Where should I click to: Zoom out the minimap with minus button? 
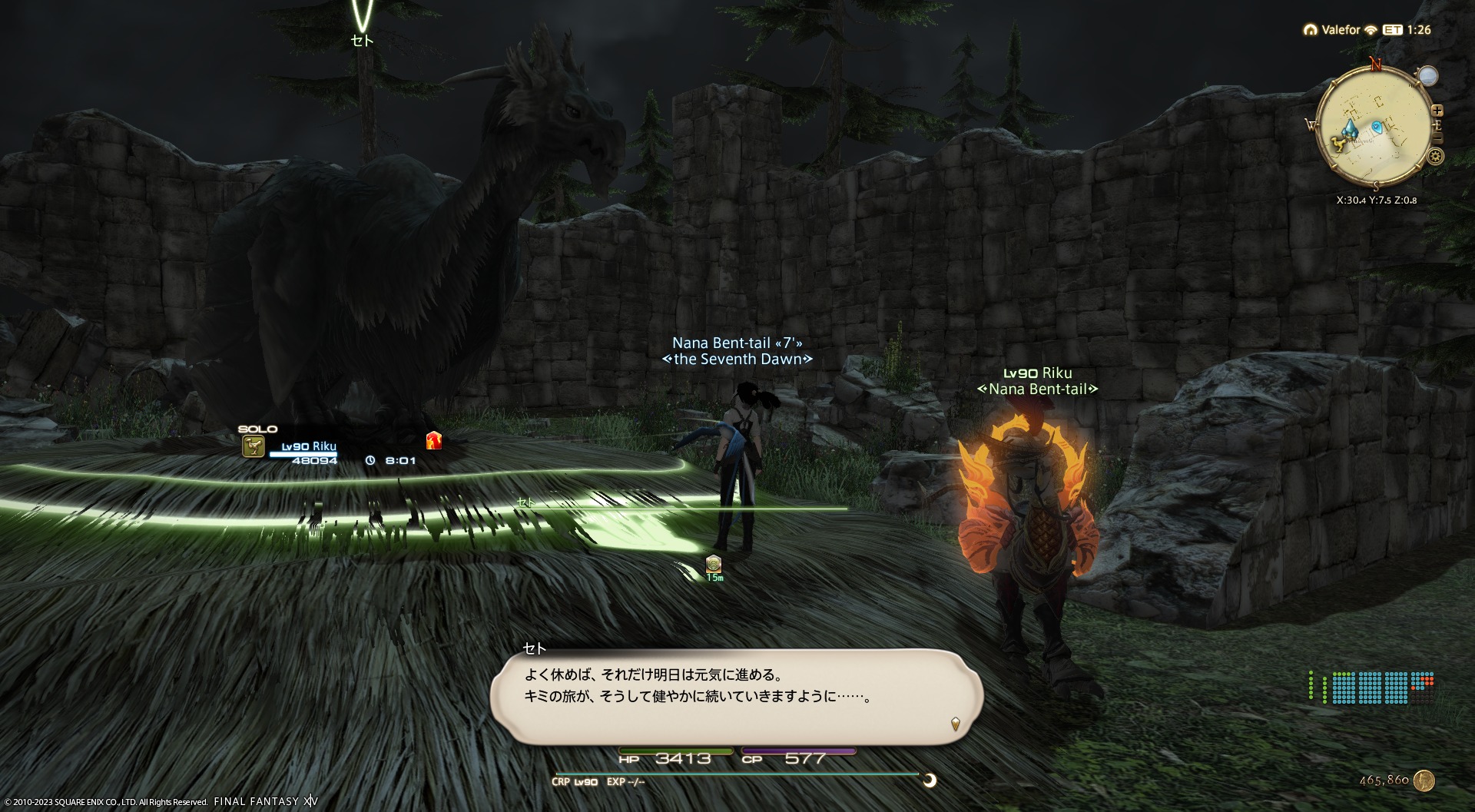click(1437, 138)
